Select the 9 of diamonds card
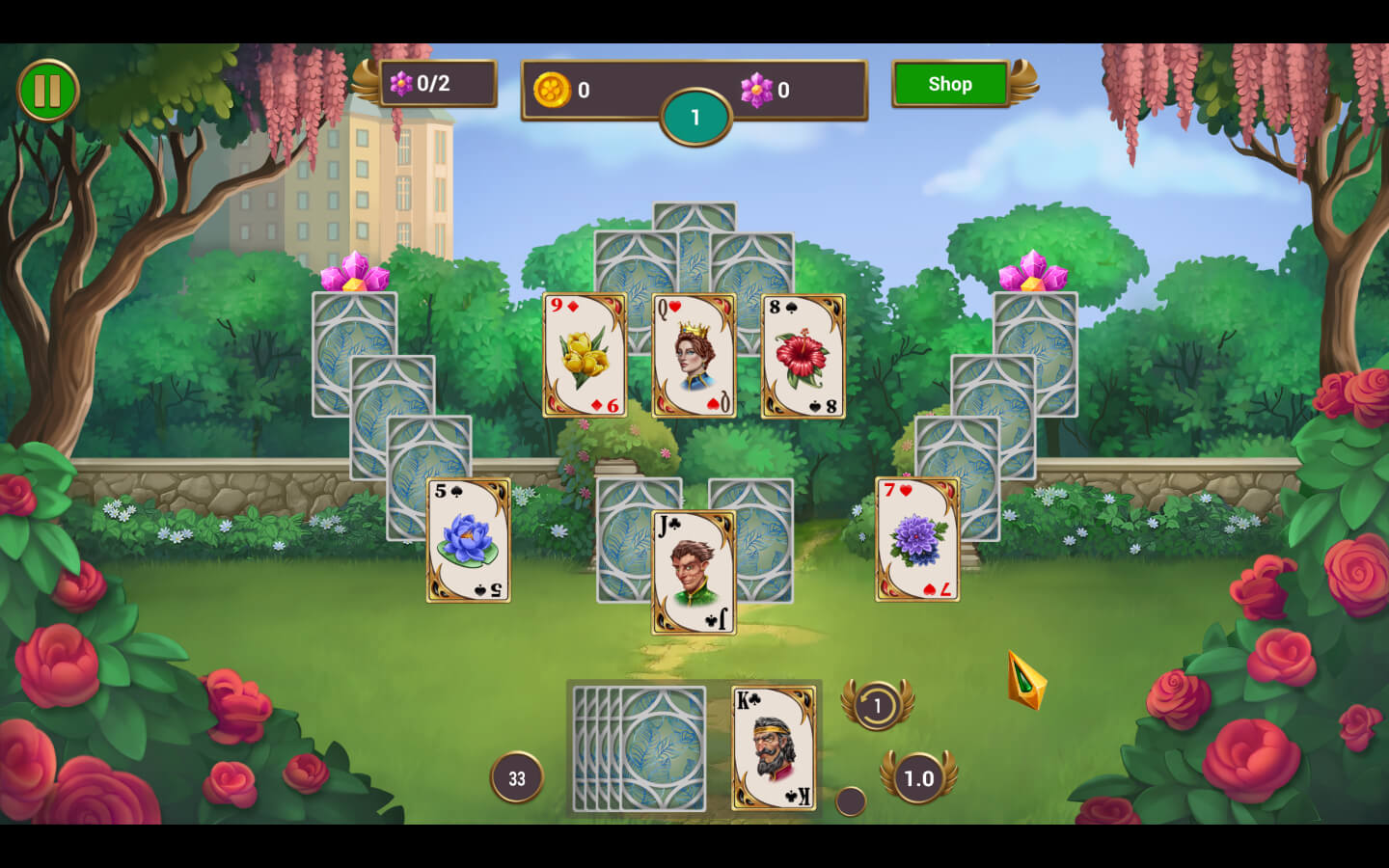Image resolution: width=1389 pixels, height=868 pixels. point(585,356)
